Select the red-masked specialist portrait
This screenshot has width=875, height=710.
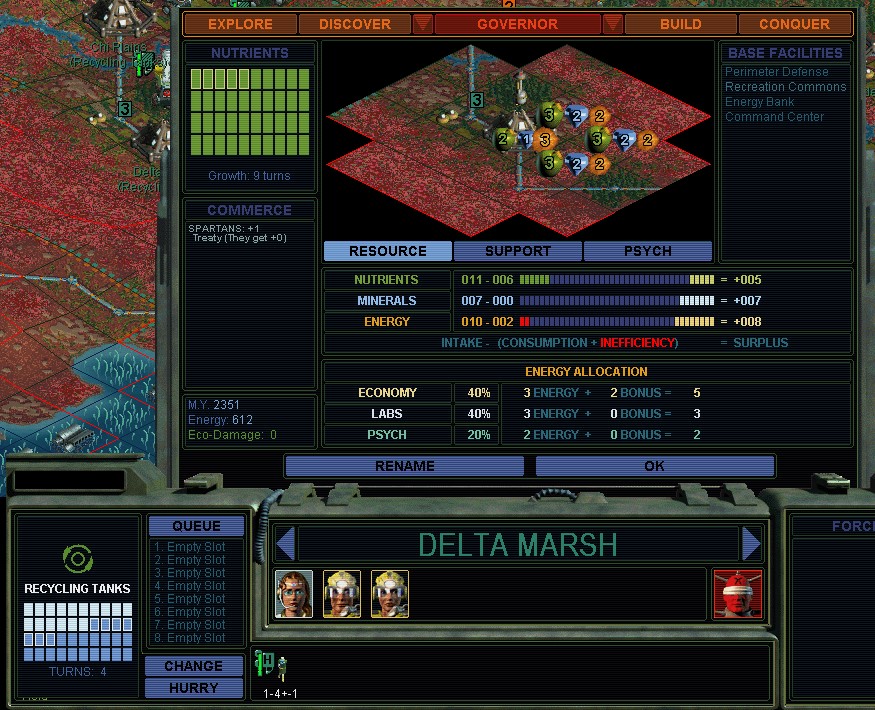(738, 594)
